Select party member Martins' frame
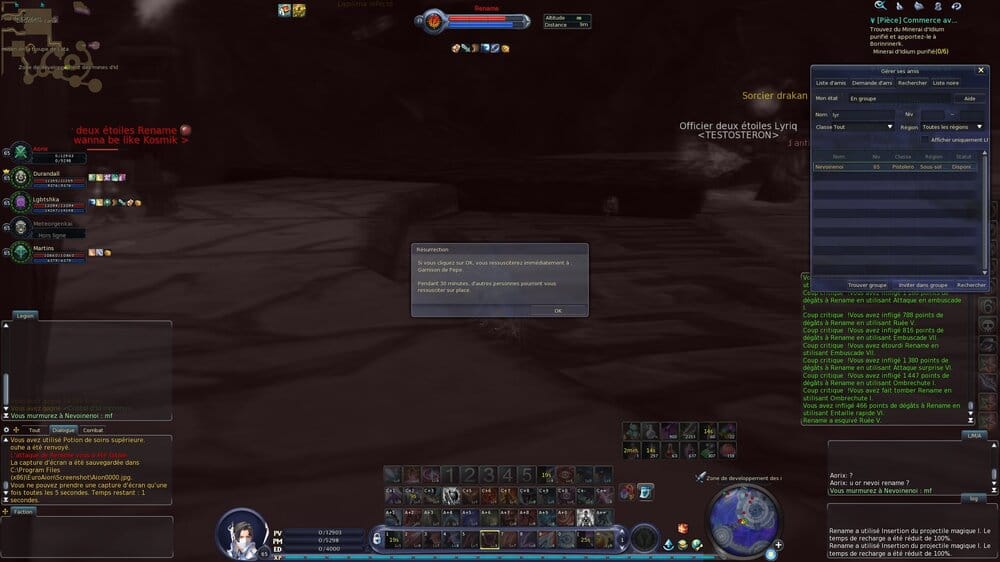Viewport: 1000px width, 562px height. [x=45, y=252]
